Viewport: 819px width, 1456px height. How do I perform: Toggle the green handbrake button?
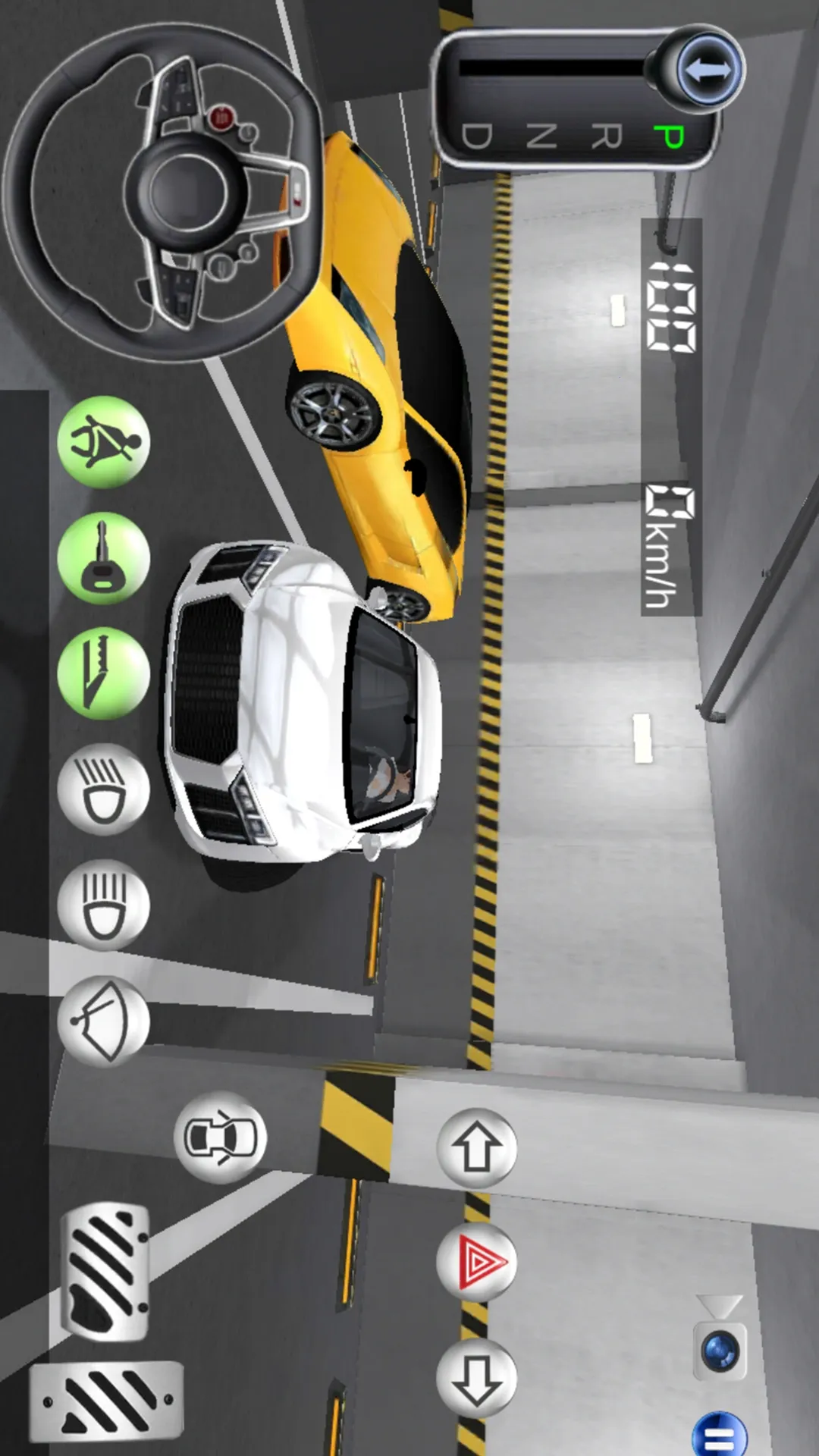[x=104, y=673]
